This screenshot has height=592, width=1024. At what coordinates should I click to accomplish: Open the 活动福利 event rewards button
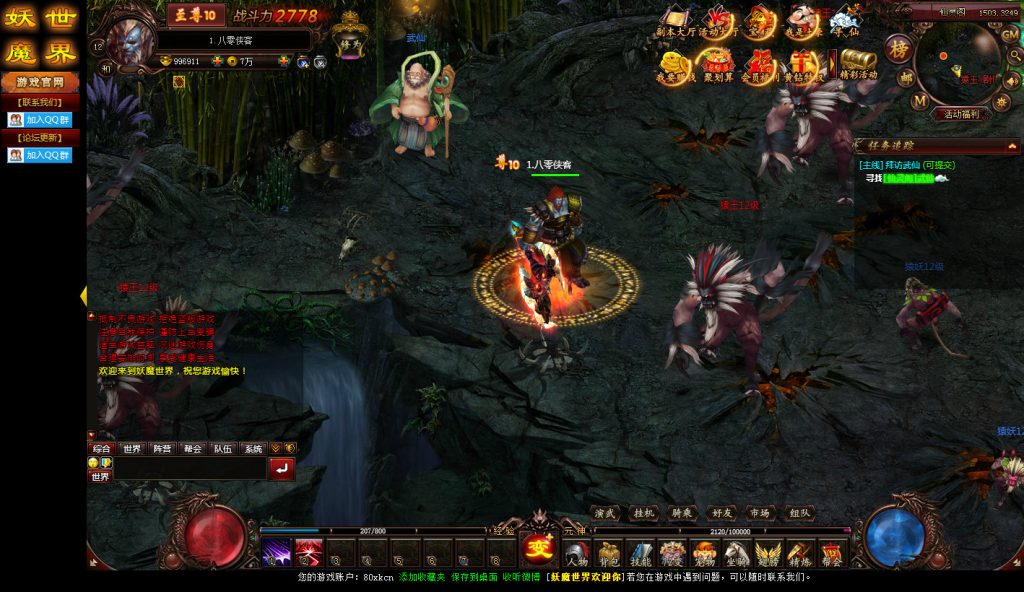pyautogui.click(x=960, y=114)
